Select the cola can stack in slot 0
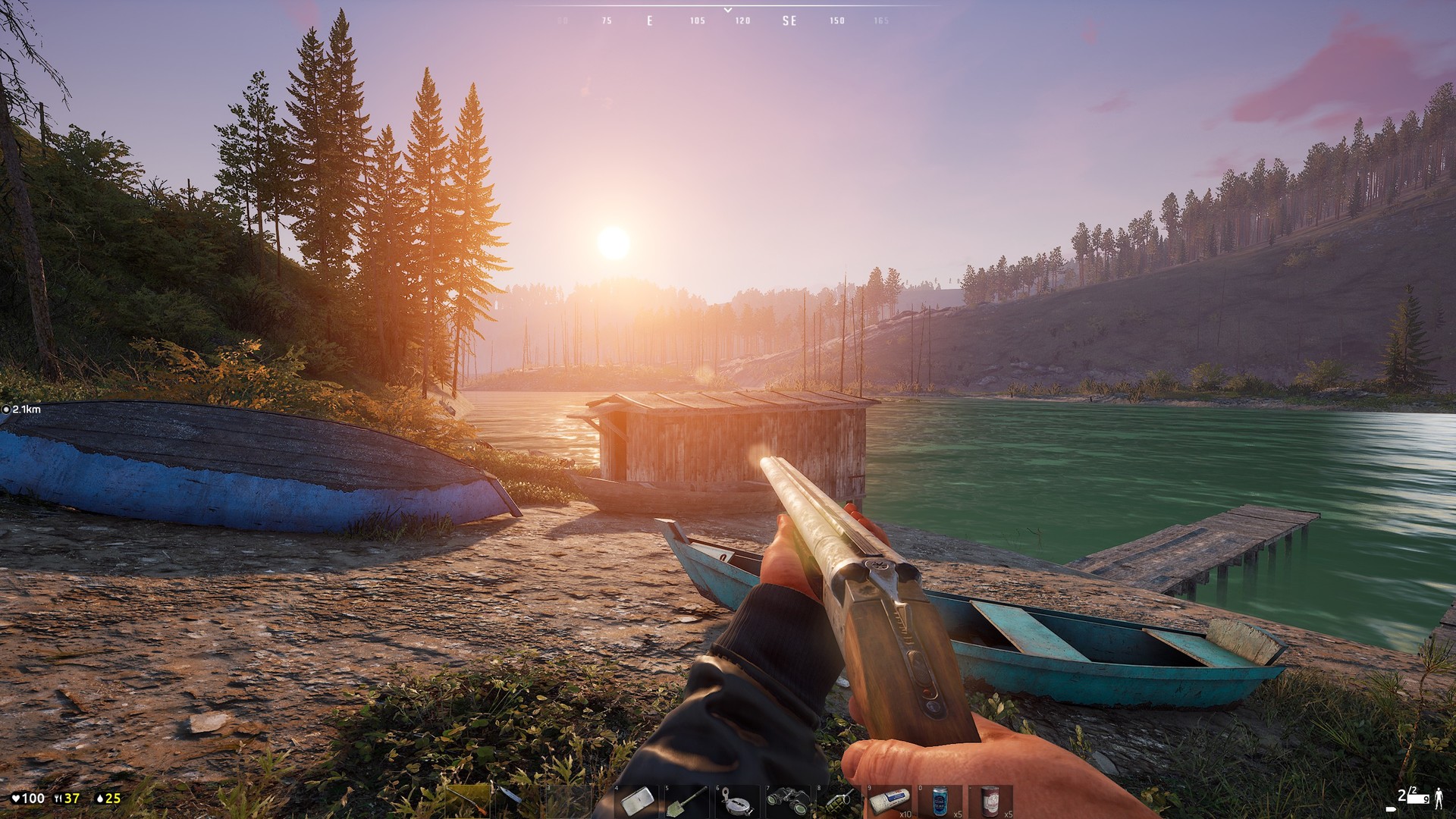 [x=940, y=800]
